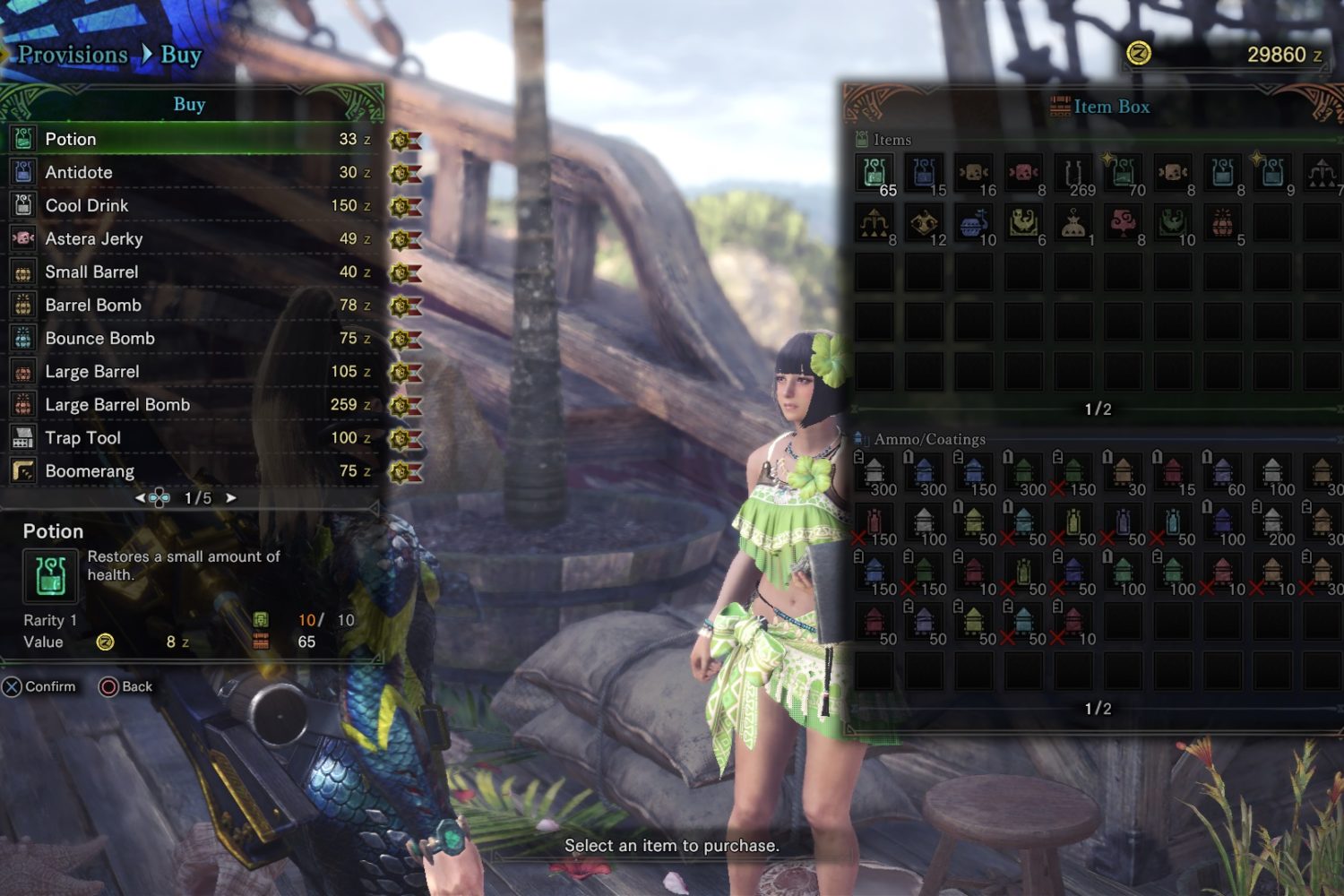
Task: Go to the previous buy list page
Action: click(x=141, y=498)
